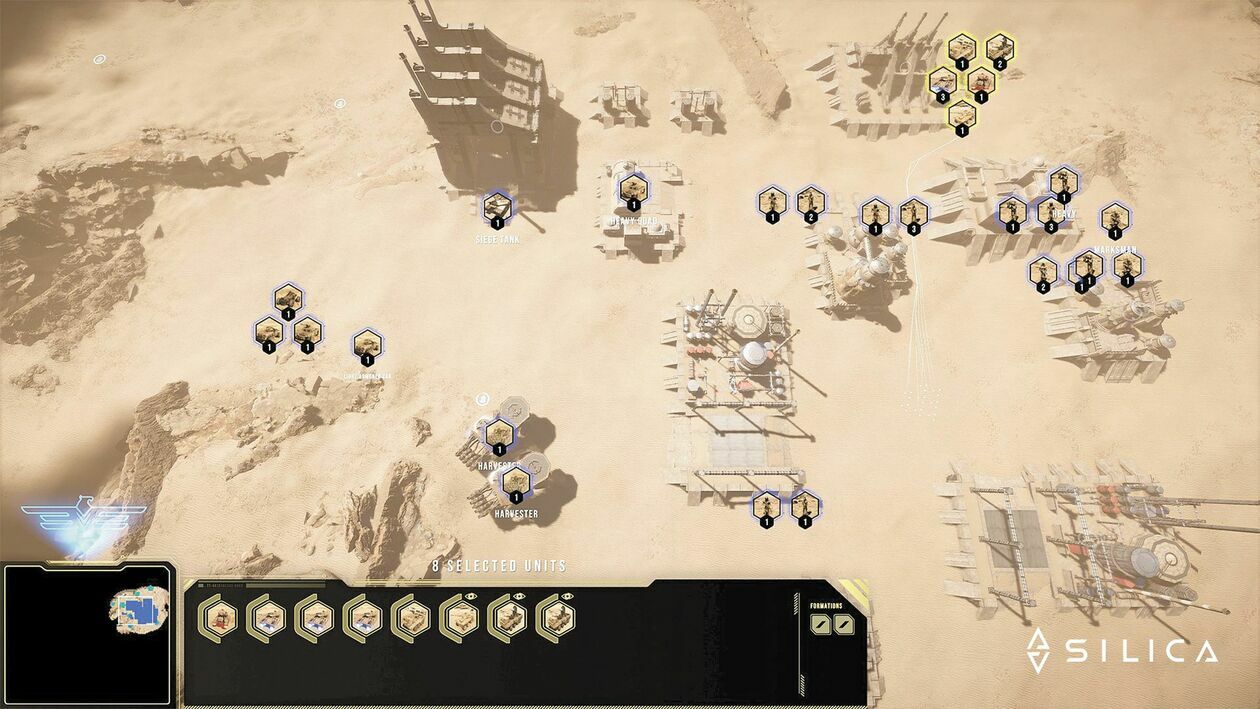Pick the Harvester marker labeled below
This screenshot has width=1260, height=709.
516,483
